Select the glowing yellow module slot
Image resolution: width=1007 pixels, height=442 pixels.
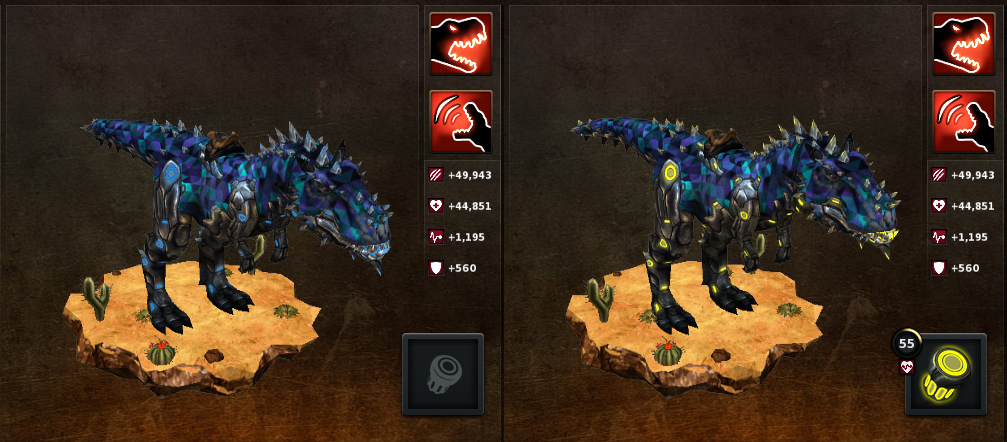(x=945, y=374)
